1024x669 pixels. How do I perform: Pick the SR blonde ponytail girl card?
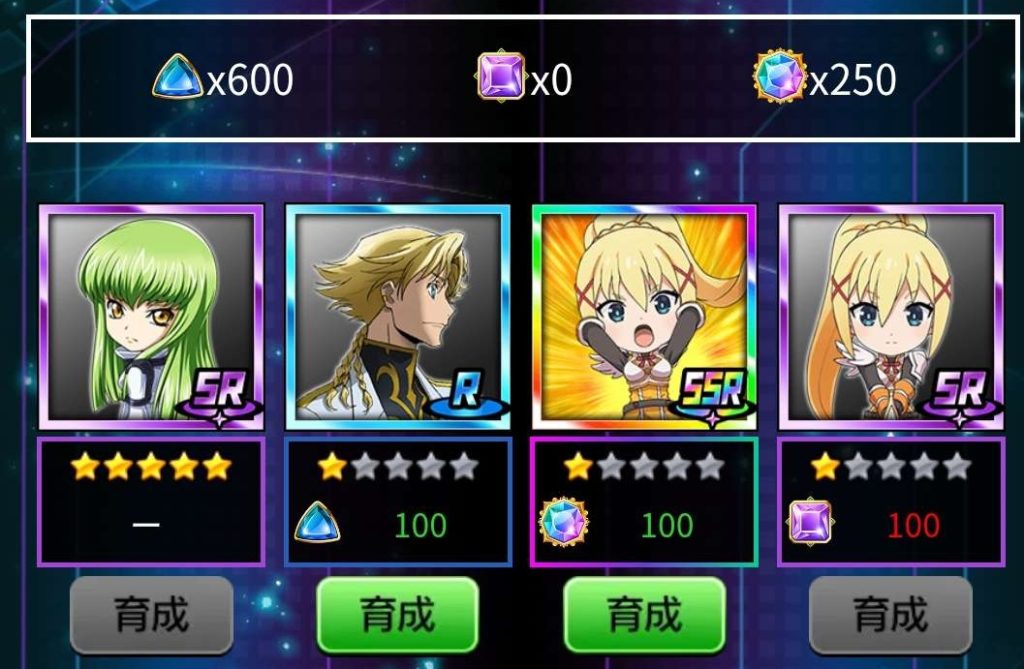[x=890, y=316]
